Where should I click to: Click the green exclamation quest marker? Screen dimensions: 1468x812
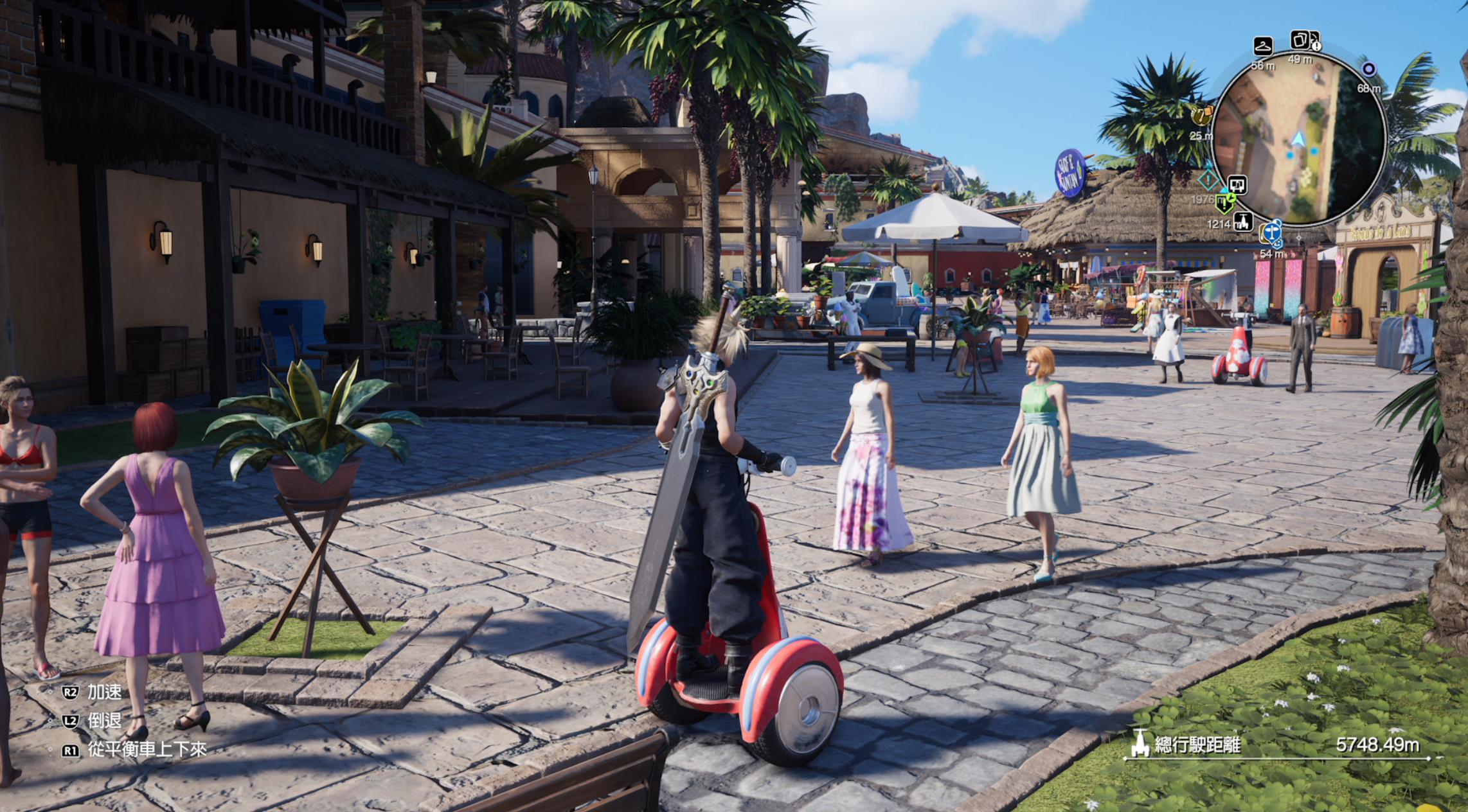1225,203
